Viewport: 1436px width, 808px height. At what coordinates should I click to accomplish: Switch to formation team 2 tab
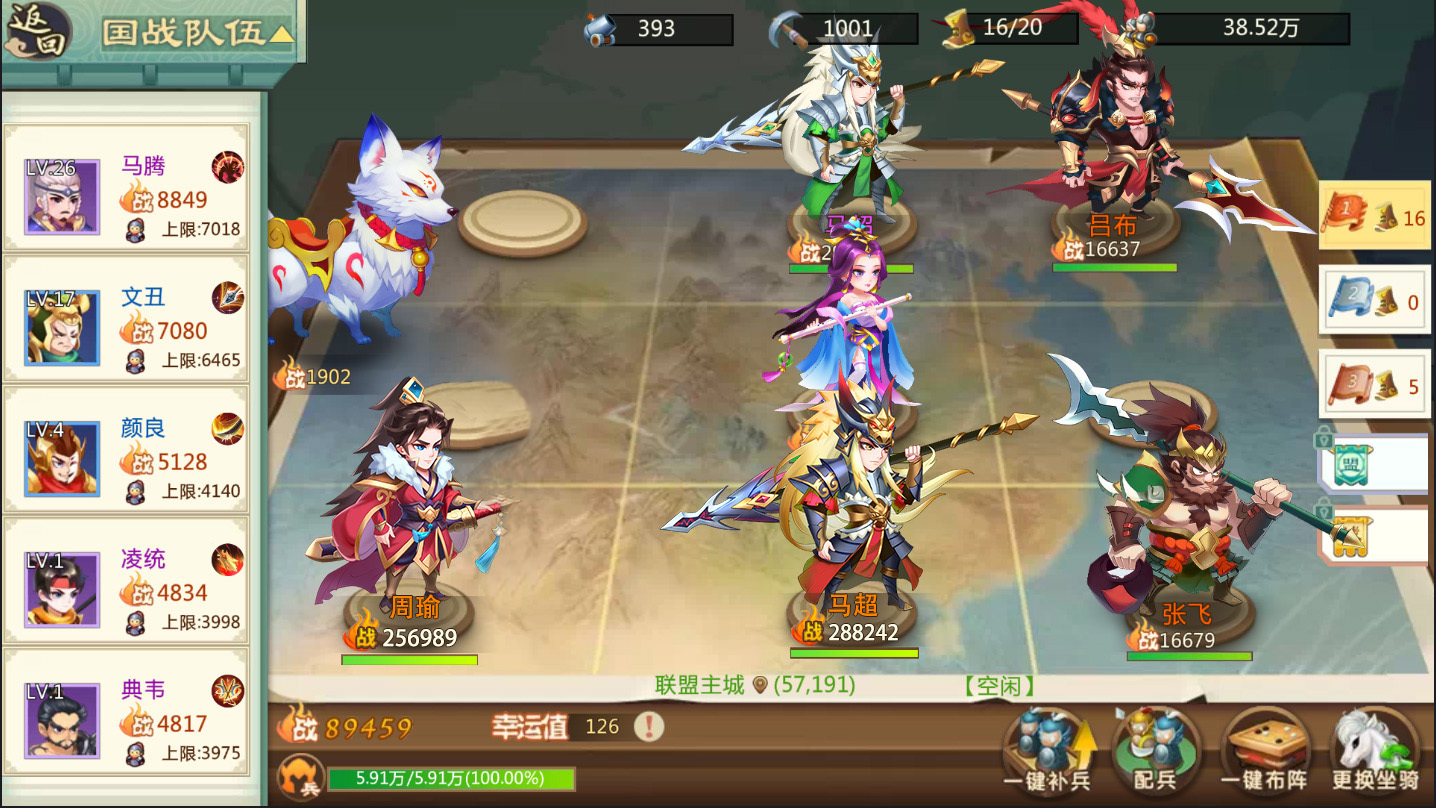1374,298
